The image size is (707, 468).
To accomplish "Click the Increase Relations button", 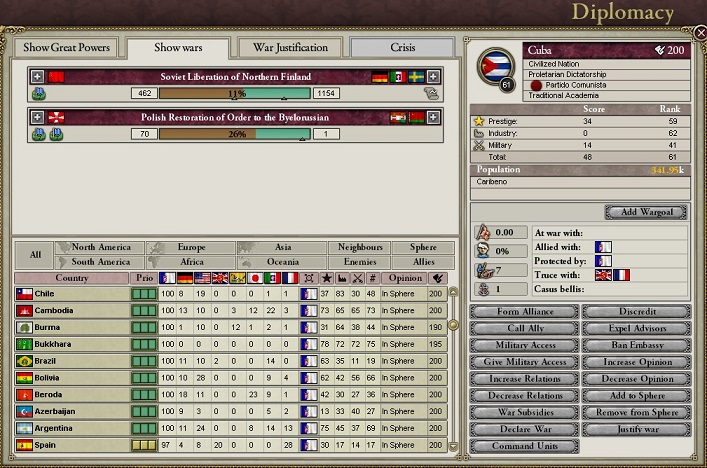I will point(524,379).
